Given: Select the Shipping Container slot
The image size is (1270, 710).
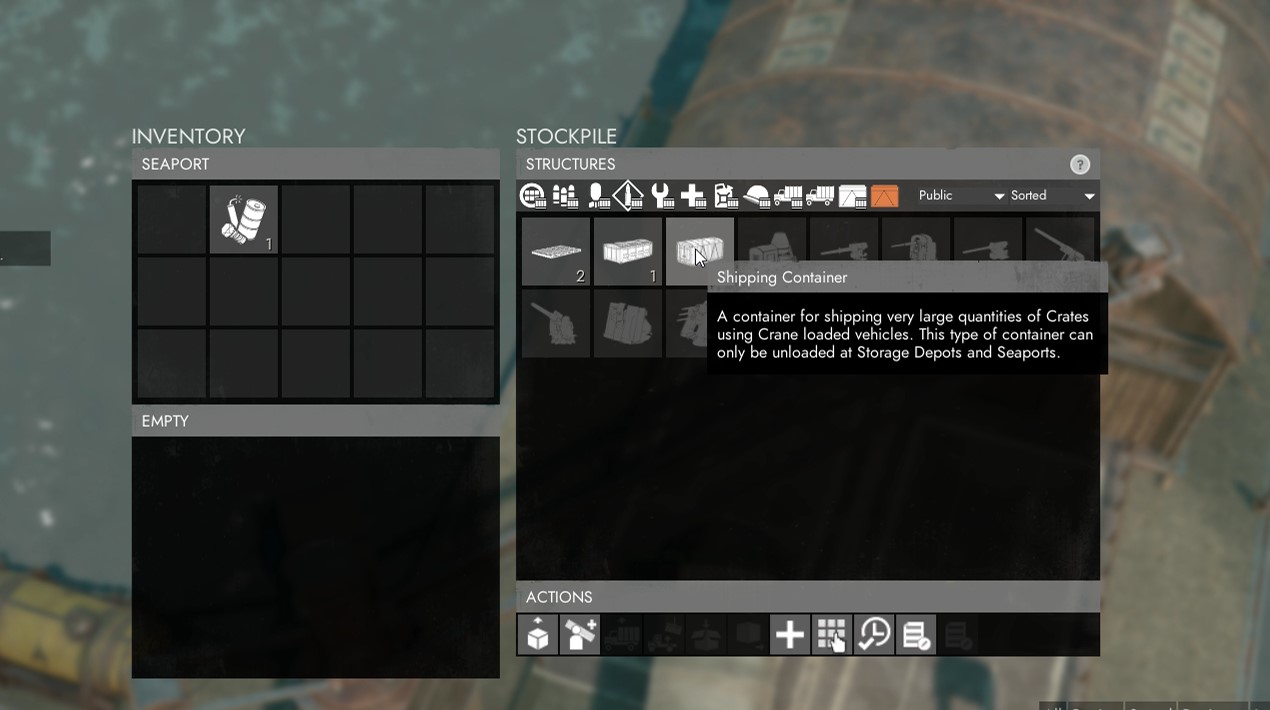Looking at the screenshot, I should click(x=699, y=252).
